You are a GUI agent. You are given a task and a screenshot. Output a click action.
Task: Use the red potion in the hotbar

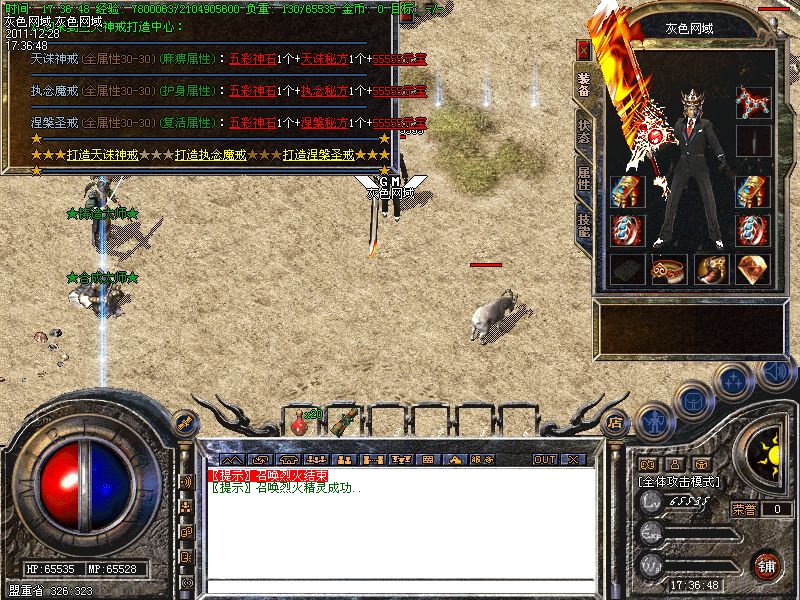coord(299,424)
